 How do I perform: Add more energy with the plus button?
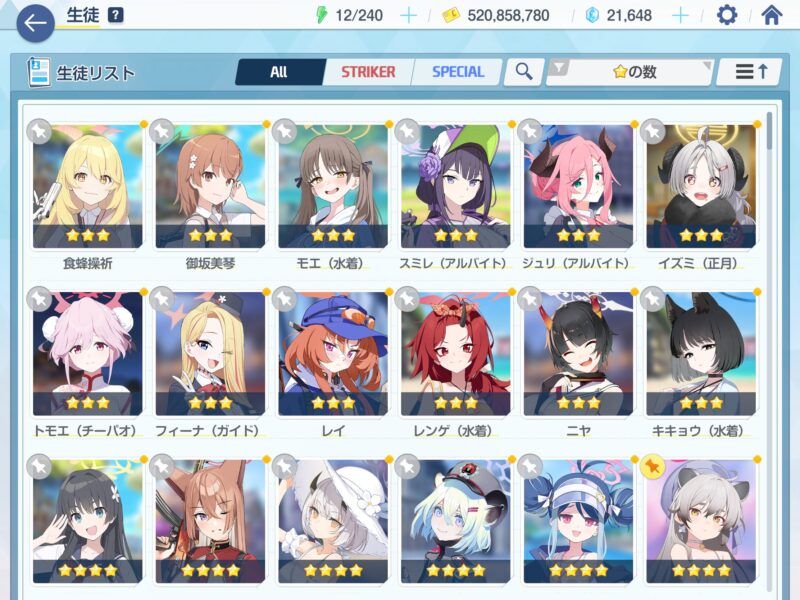click(x=408, y=15)
